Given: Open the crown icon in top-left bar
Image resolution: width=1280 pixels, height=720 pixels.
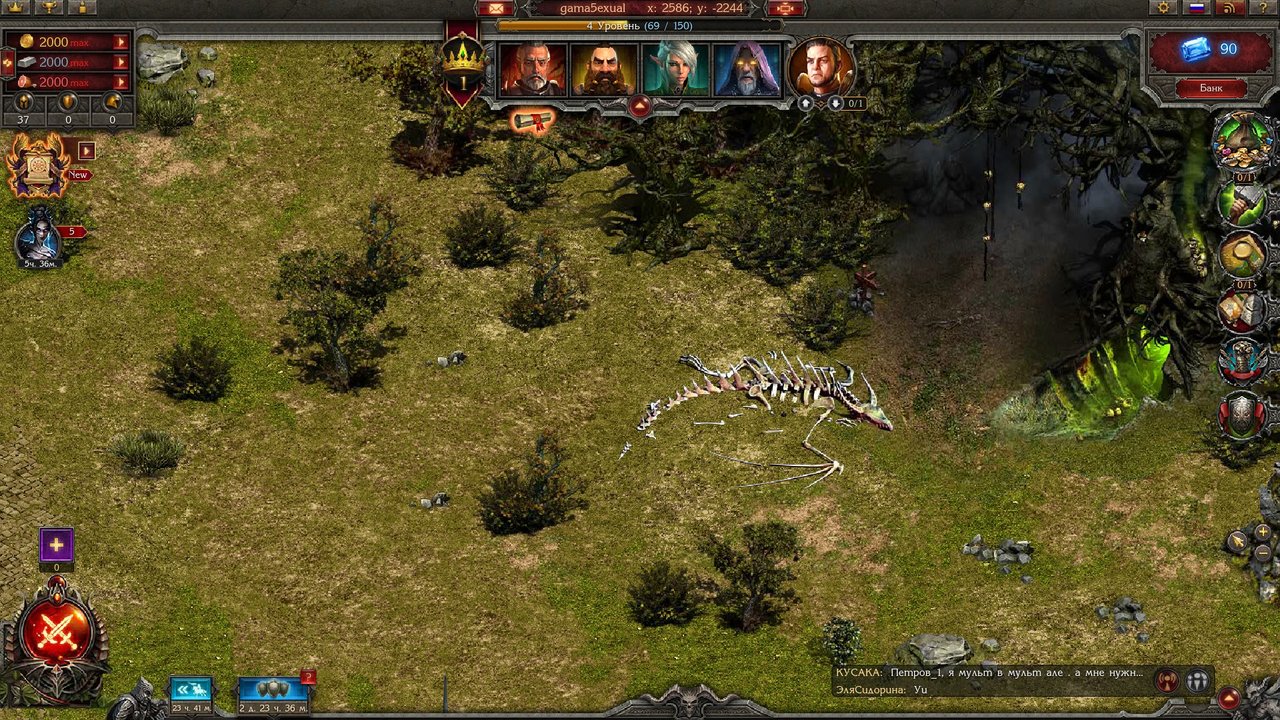Looking at the screenshot, I should tap(15, 7).
